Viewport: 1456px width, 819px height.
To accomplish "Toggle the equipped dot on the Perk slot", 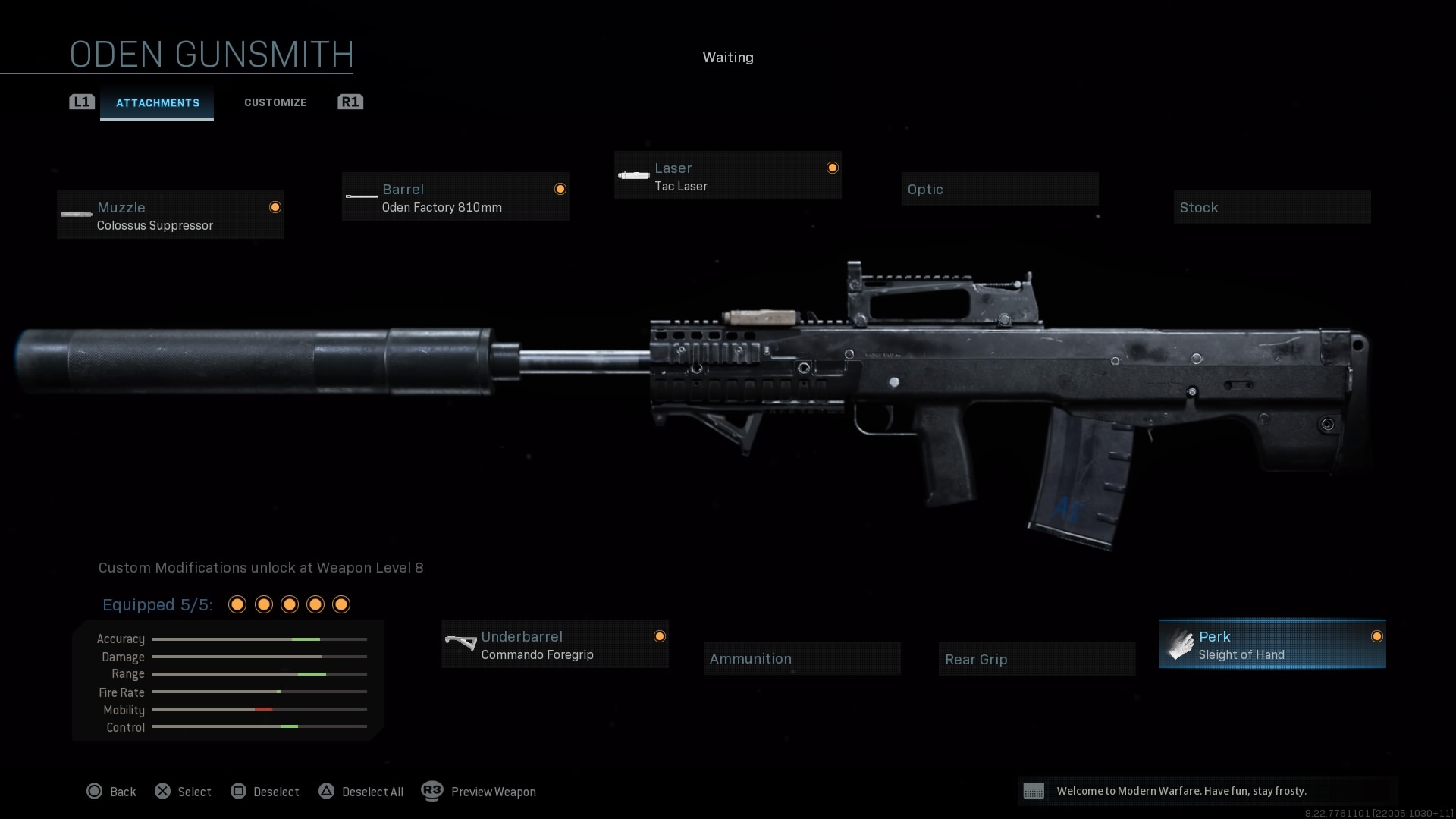I will click(x=1377, y=636).
